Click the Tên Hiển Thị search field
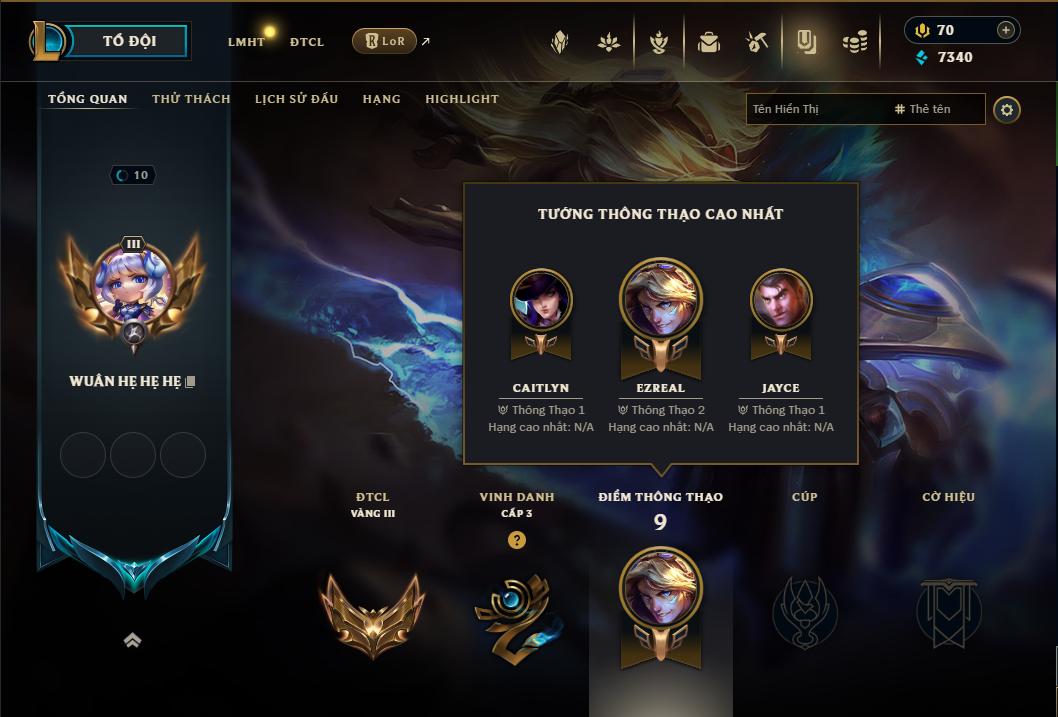The height and width of the screenshot is (717, 1058). (815, 109)
